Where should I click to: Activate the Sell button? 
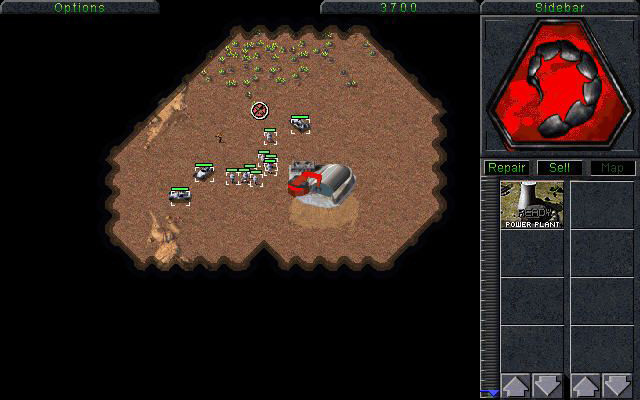click(559, 168)
